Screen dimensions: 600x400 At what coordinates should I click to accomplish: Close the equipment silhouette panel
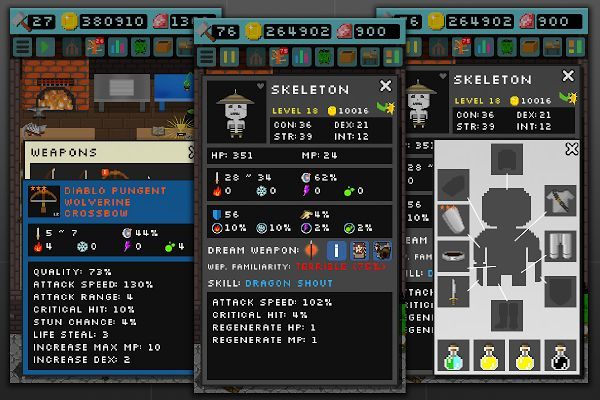pyautogui.click(x=571, y=149)
